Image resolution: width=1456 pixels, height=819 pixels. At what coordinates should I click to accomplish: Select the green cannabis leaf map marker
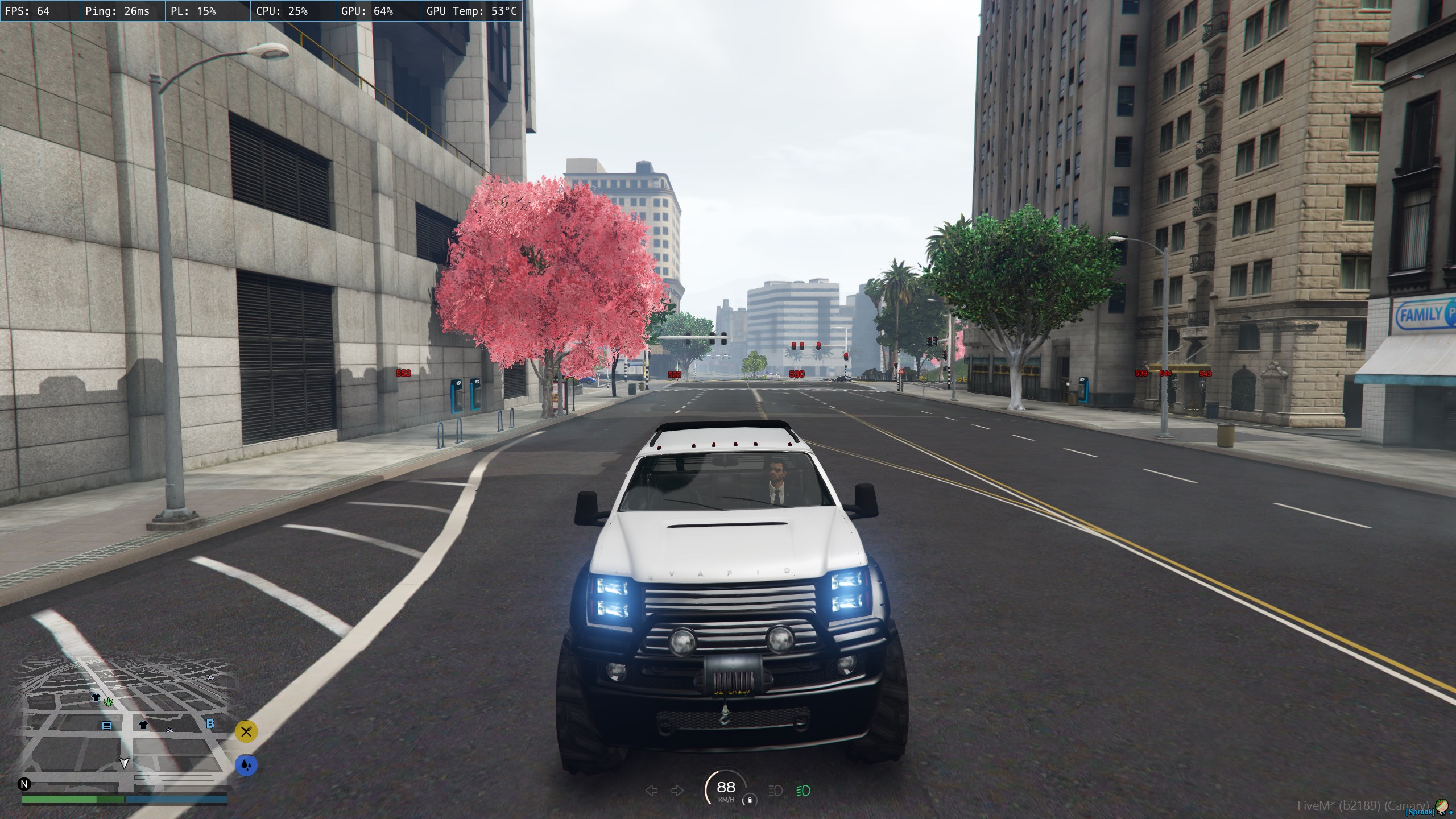[x=108, y=702]
